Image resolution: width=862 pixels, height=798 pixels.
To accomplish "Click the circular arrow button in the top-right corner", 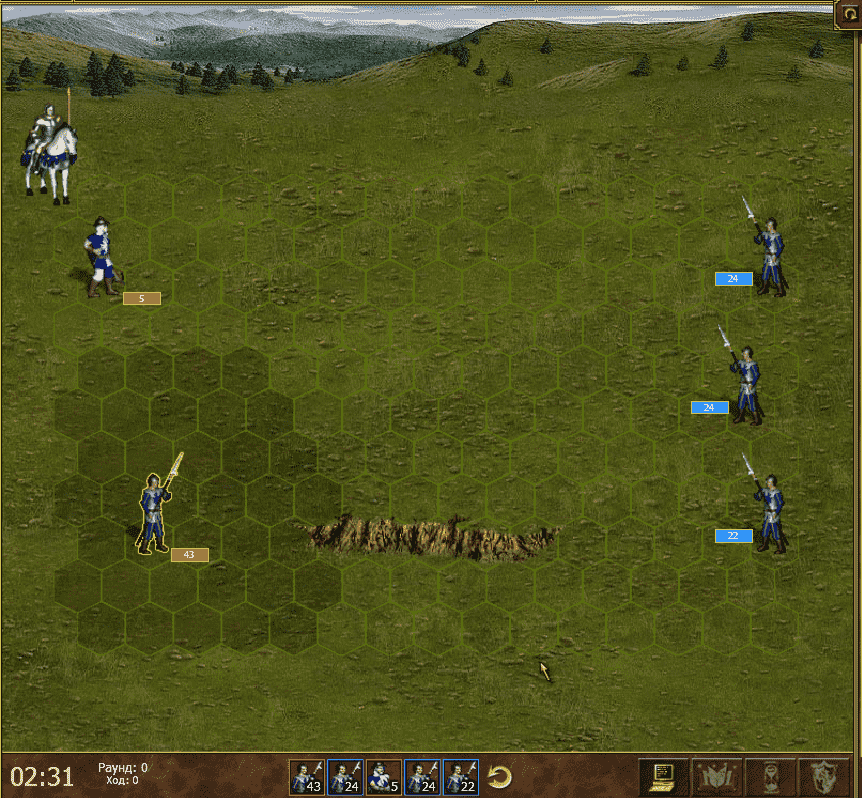I will [848, 14].
